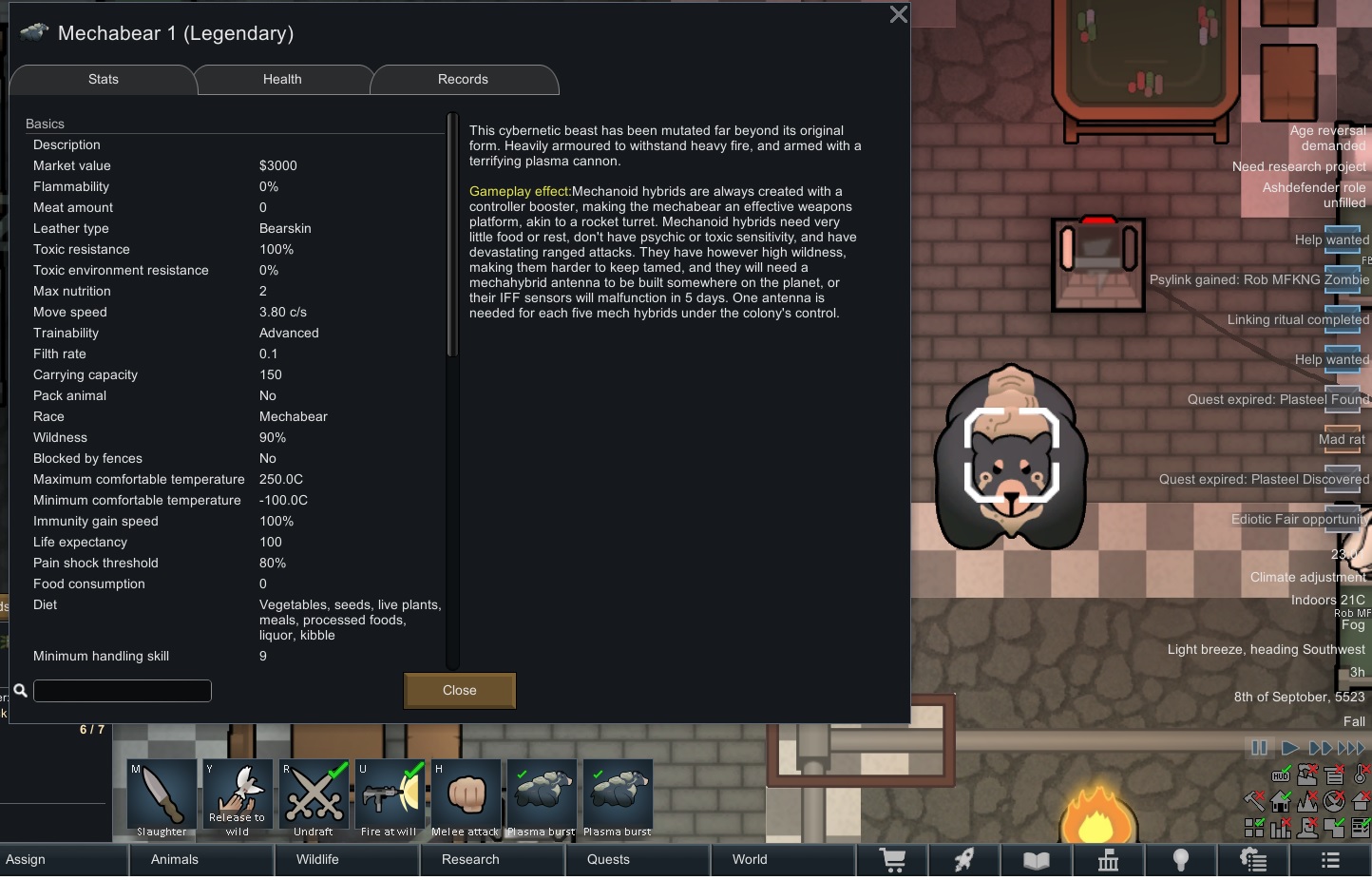Disable the home area overlay
Screen dimensions: 1372x880
(x=1280, y=802)
